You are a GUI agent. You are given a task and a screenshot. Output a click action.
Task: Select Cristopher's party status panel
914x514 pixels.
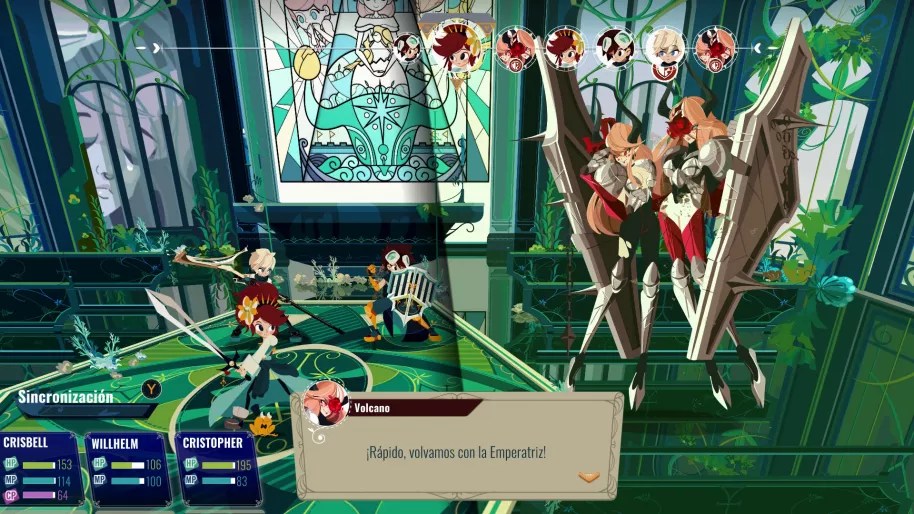tap(218, 467)
